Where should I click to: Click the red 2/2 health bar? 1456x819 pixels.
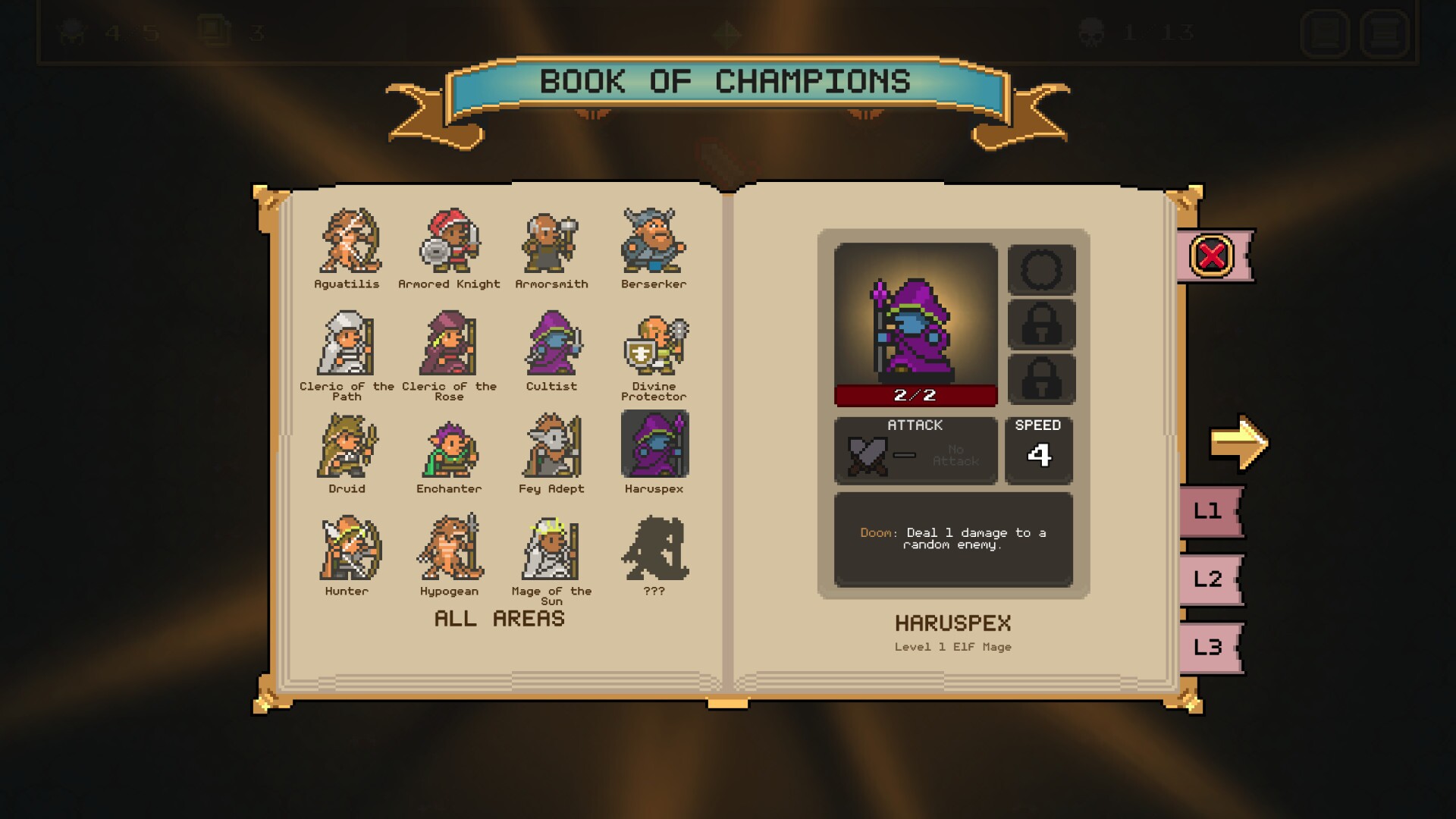[x=915, y=394]
